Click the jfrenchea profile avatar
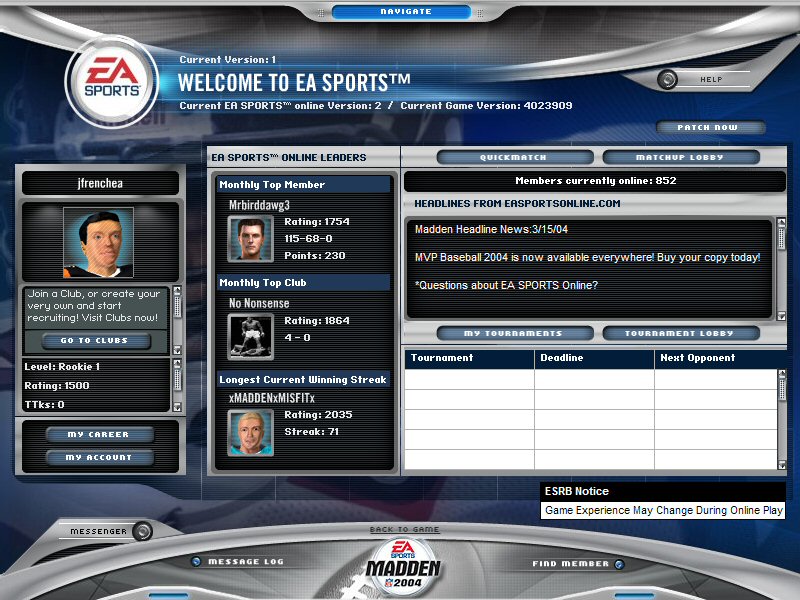Screen dimensions: 800x600 tap(98, 243)
